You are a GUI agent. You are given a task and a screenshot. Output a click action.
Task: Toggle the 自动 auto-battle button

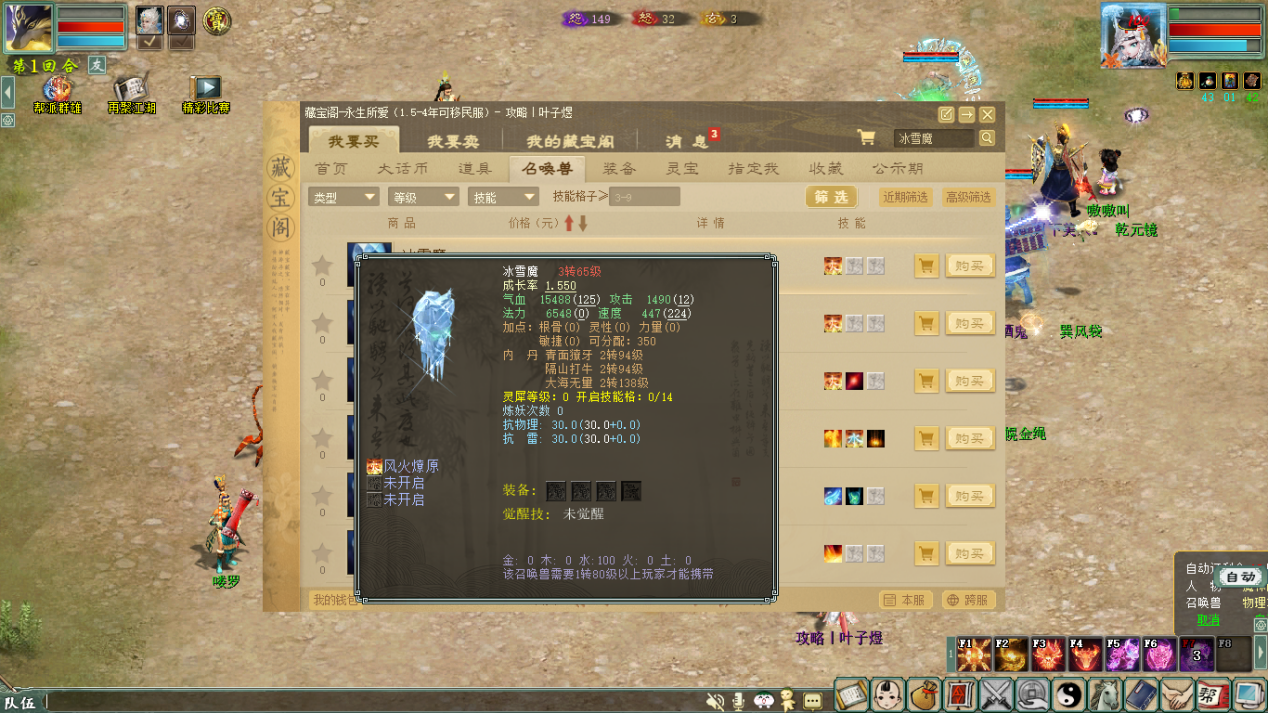(x=1240, y=577)
